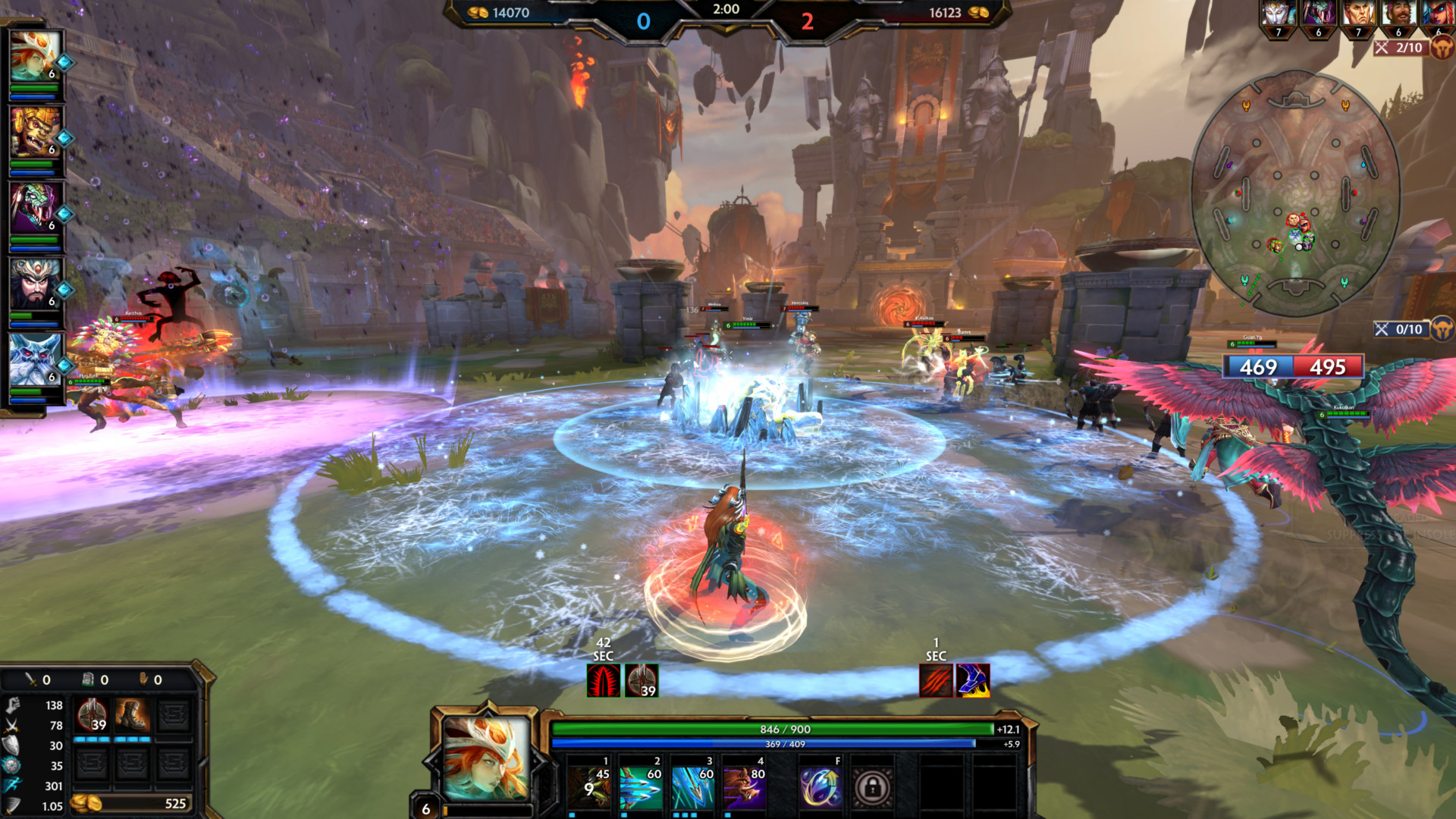This screenshot has width=1456, height=819.
Task: Click the blue winged-boot buff icon
Action: (973, 680)
